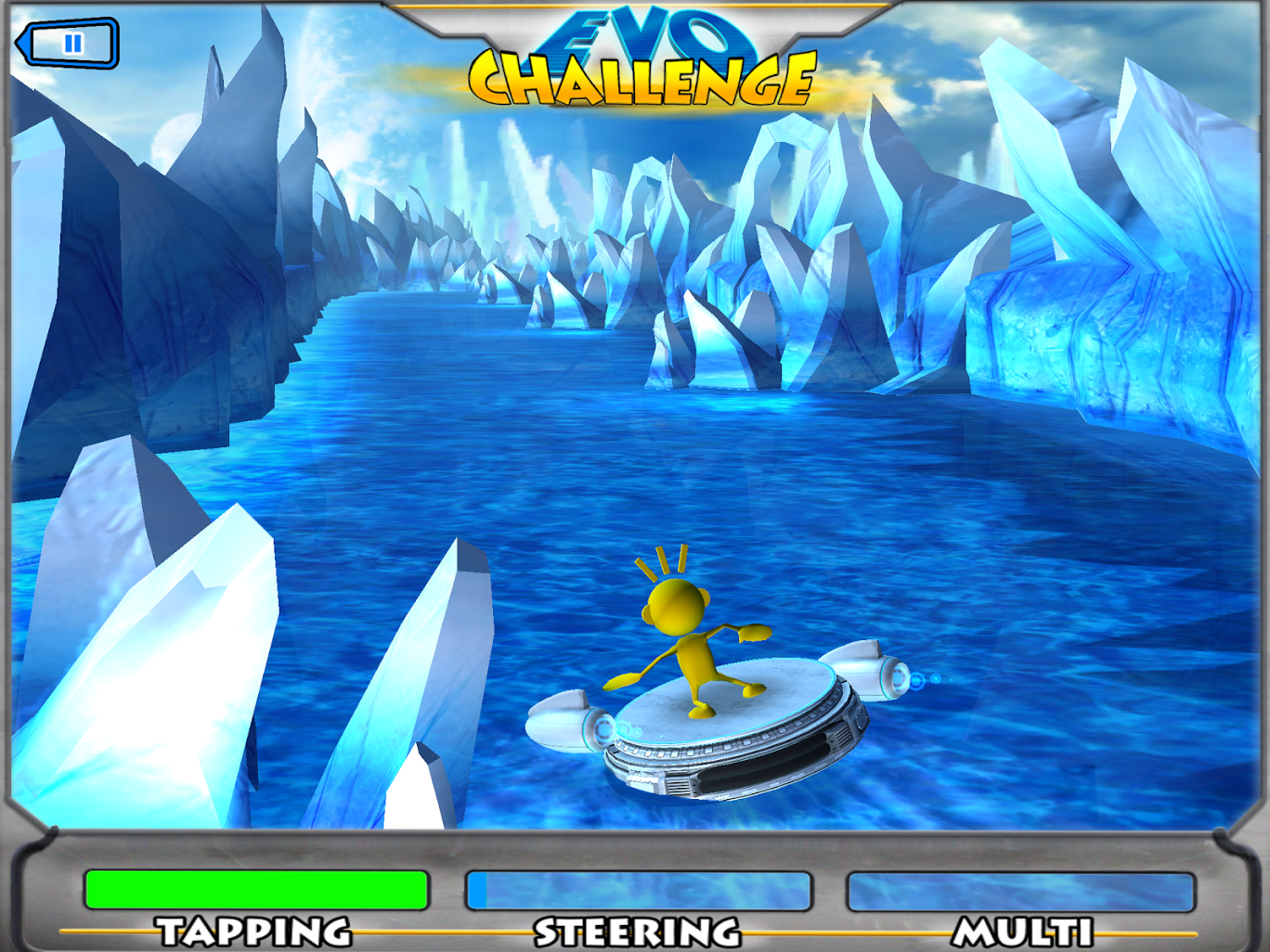
Task: Select the STEERING label
Action: tap(637, 932)
